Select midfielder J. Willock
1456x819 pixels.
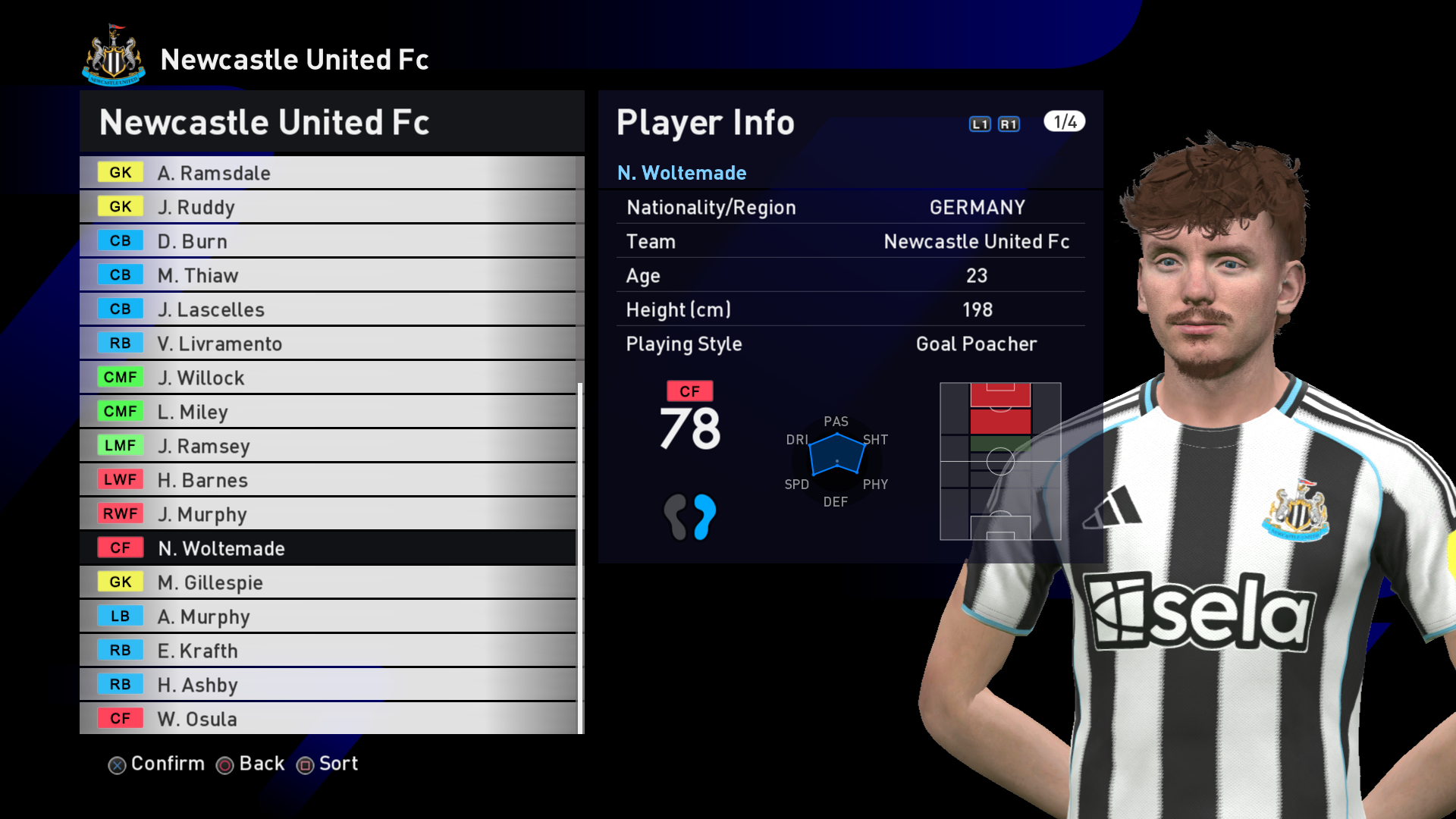coord(328,378)
